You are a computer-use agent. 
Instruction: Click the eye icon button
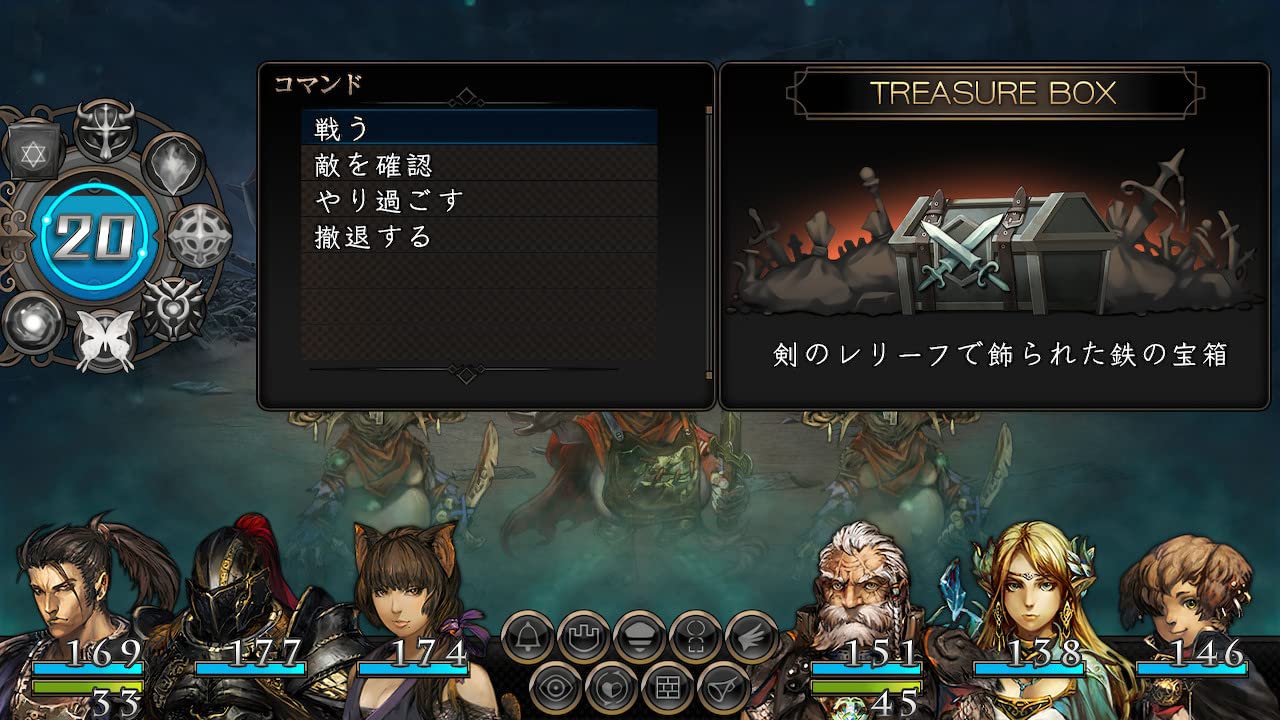pos(556,688)
